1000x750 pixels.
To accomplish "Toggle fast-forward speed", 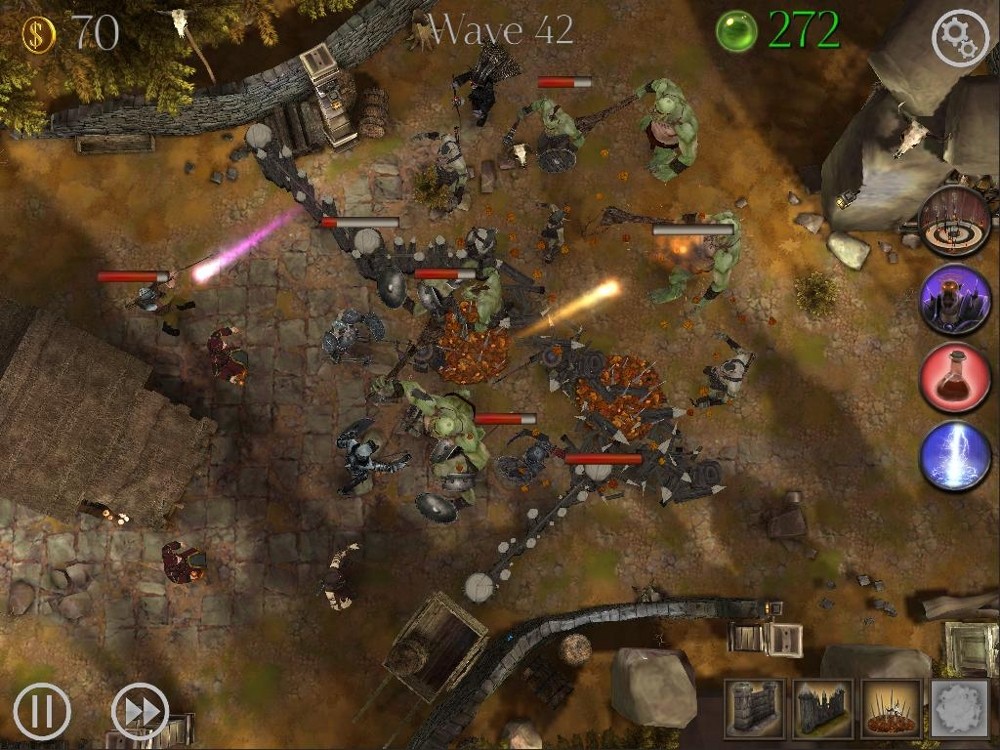I will point(139,711).
